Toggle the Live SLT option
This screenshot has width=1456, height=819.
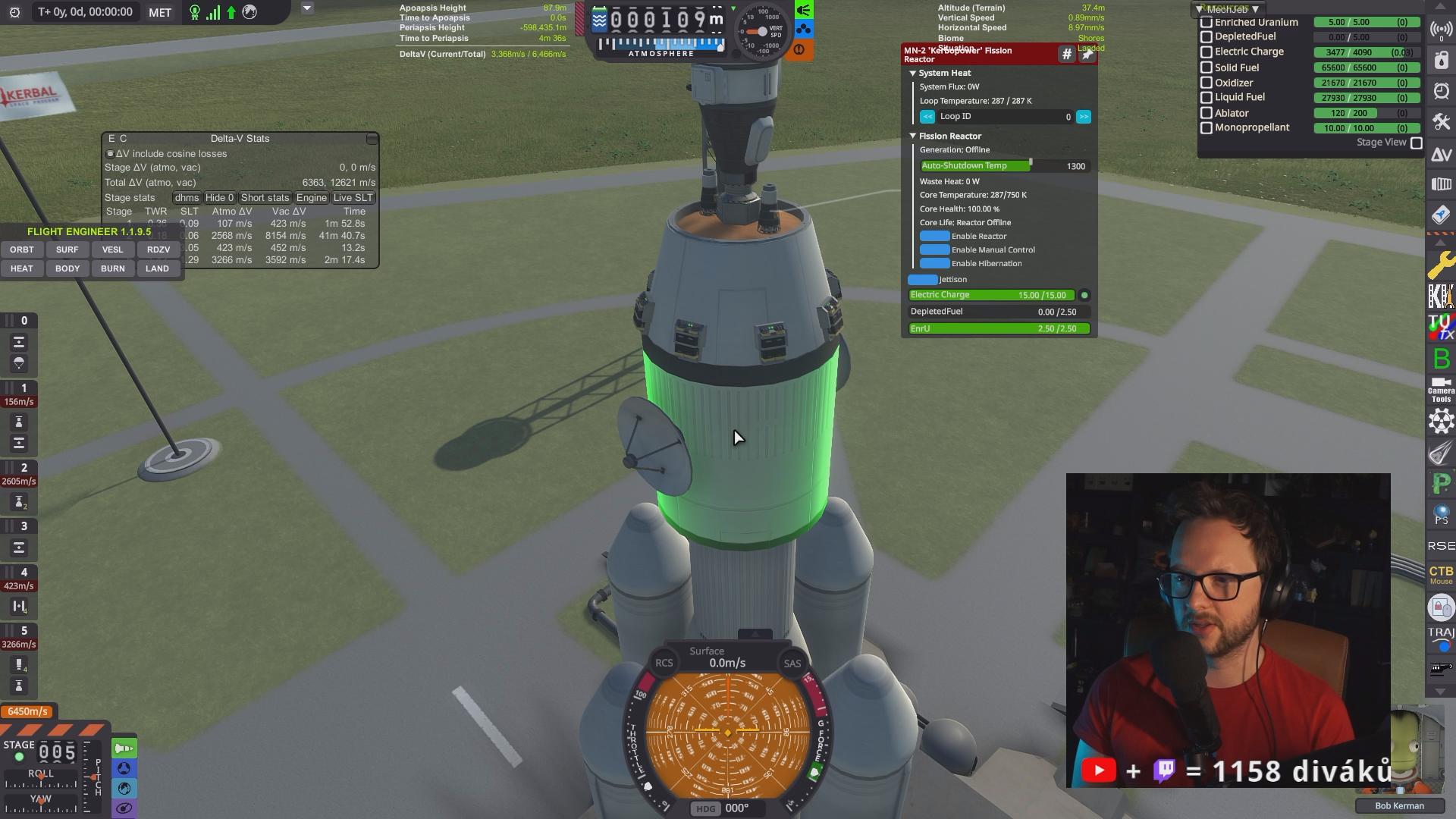(353, 198)
